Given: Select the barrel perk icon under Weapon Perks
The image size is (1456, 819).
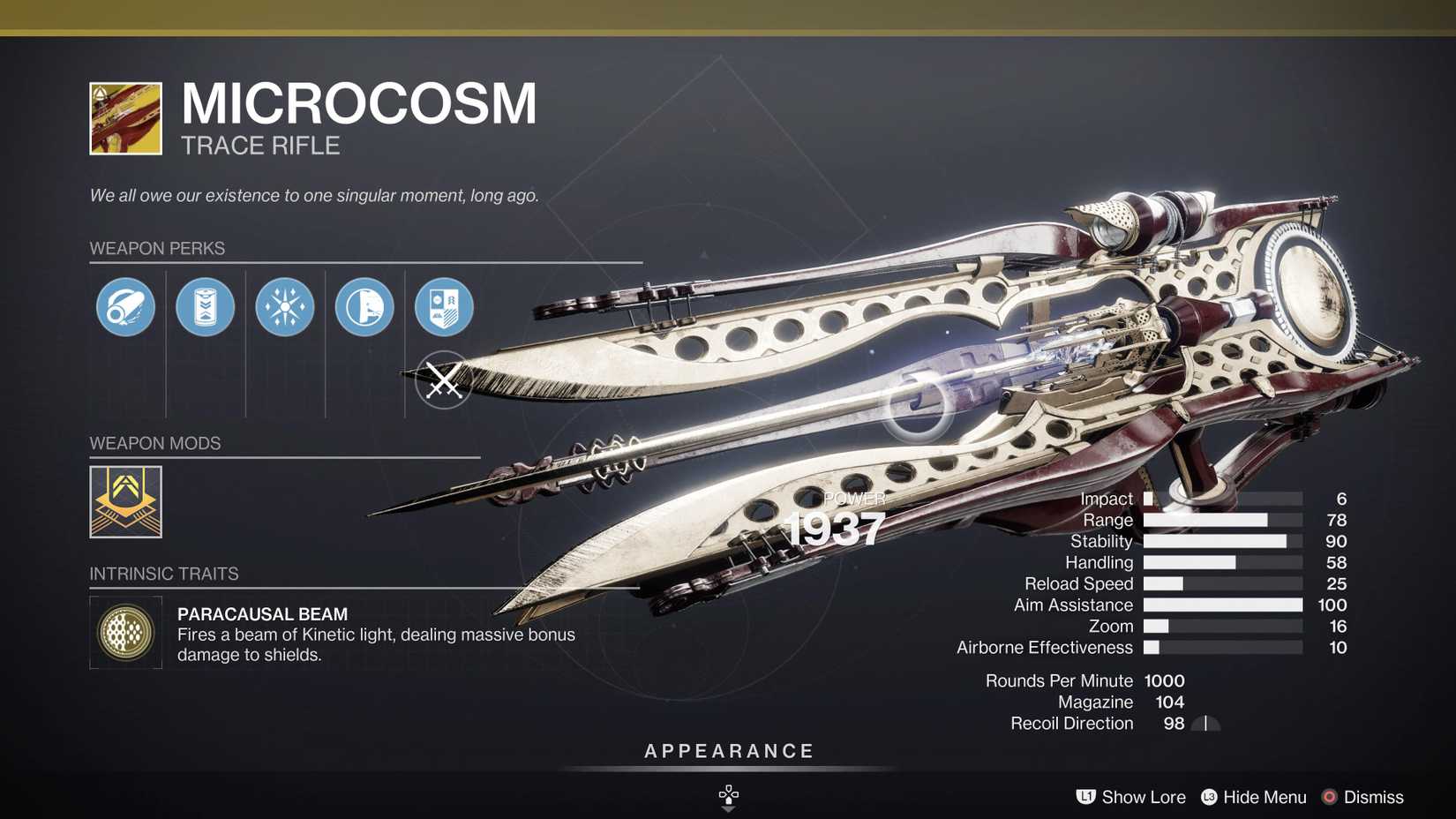Looking at the screenshot, I should pos(124,307).
